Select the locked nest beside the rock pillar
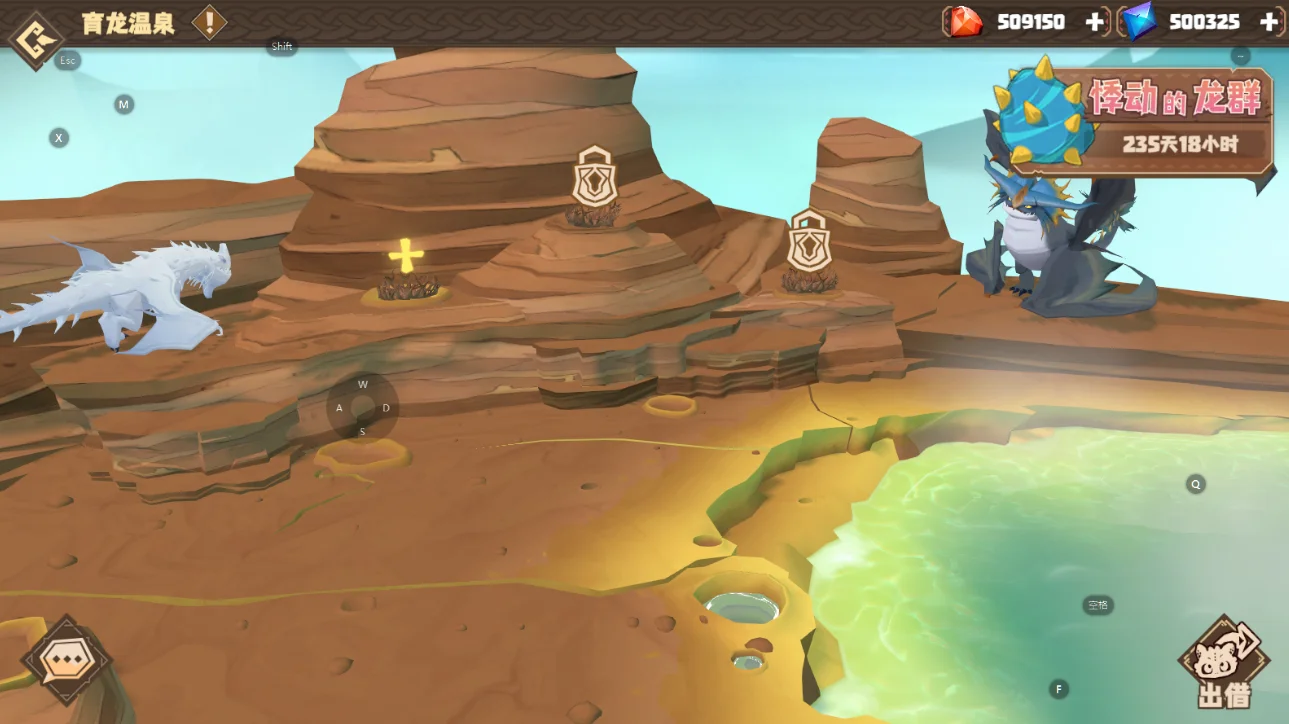The height and width of the screenshot is (724, 1289). click(808, 244)
